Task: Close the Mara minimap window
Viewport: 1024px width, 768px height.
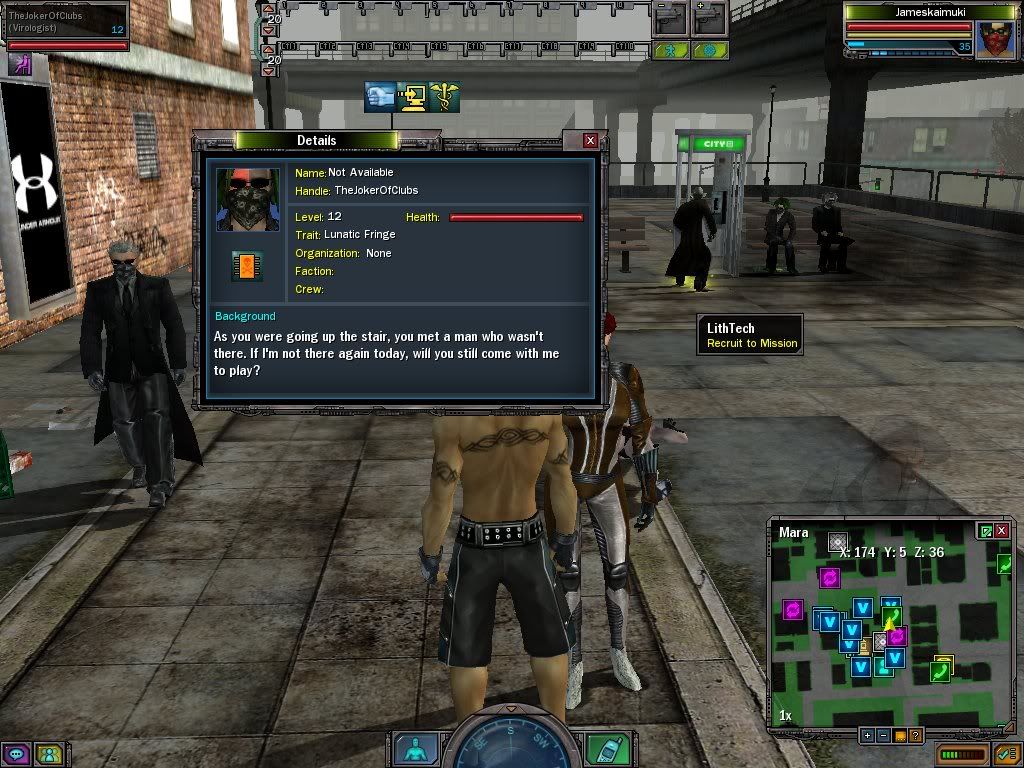Action: coord(1002,531)
